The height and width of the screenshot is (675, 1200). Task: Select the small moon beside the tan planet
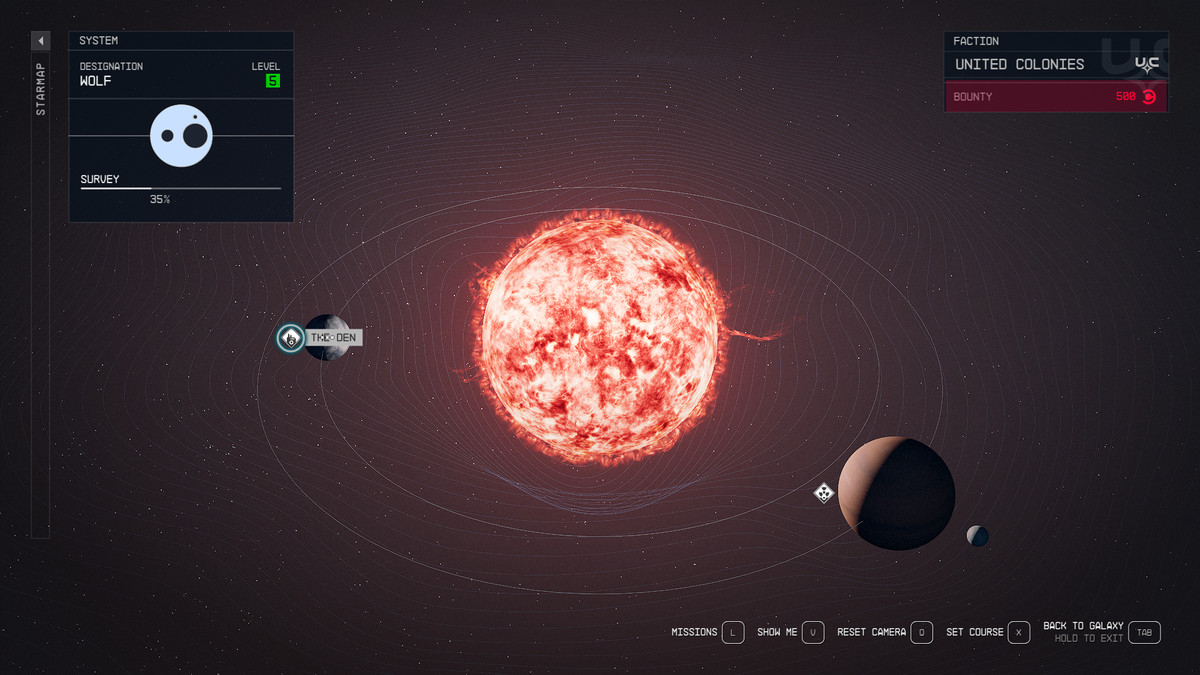coord(977,536)
